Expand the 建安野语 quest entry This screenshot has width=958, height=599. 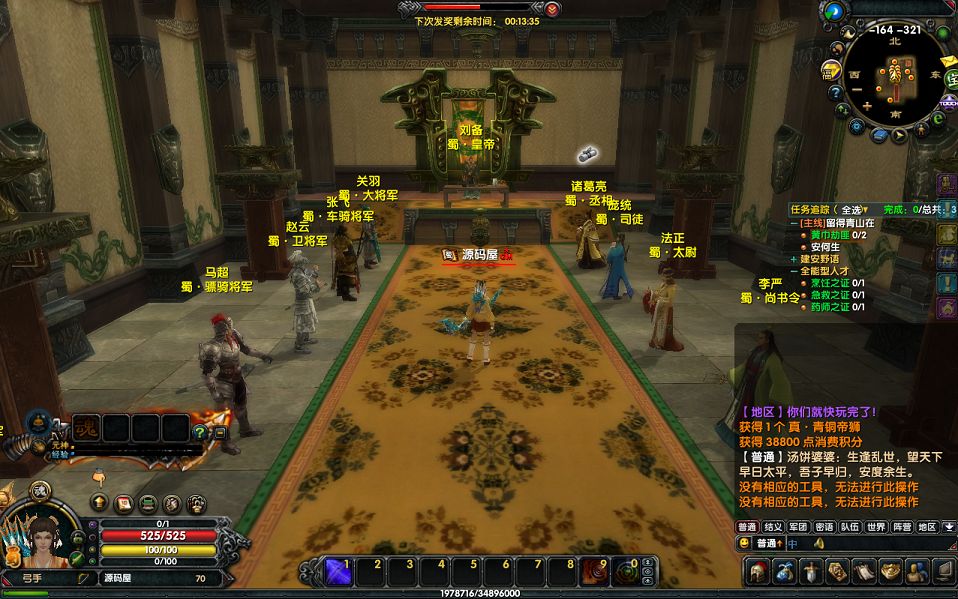[x=793, y=259]
